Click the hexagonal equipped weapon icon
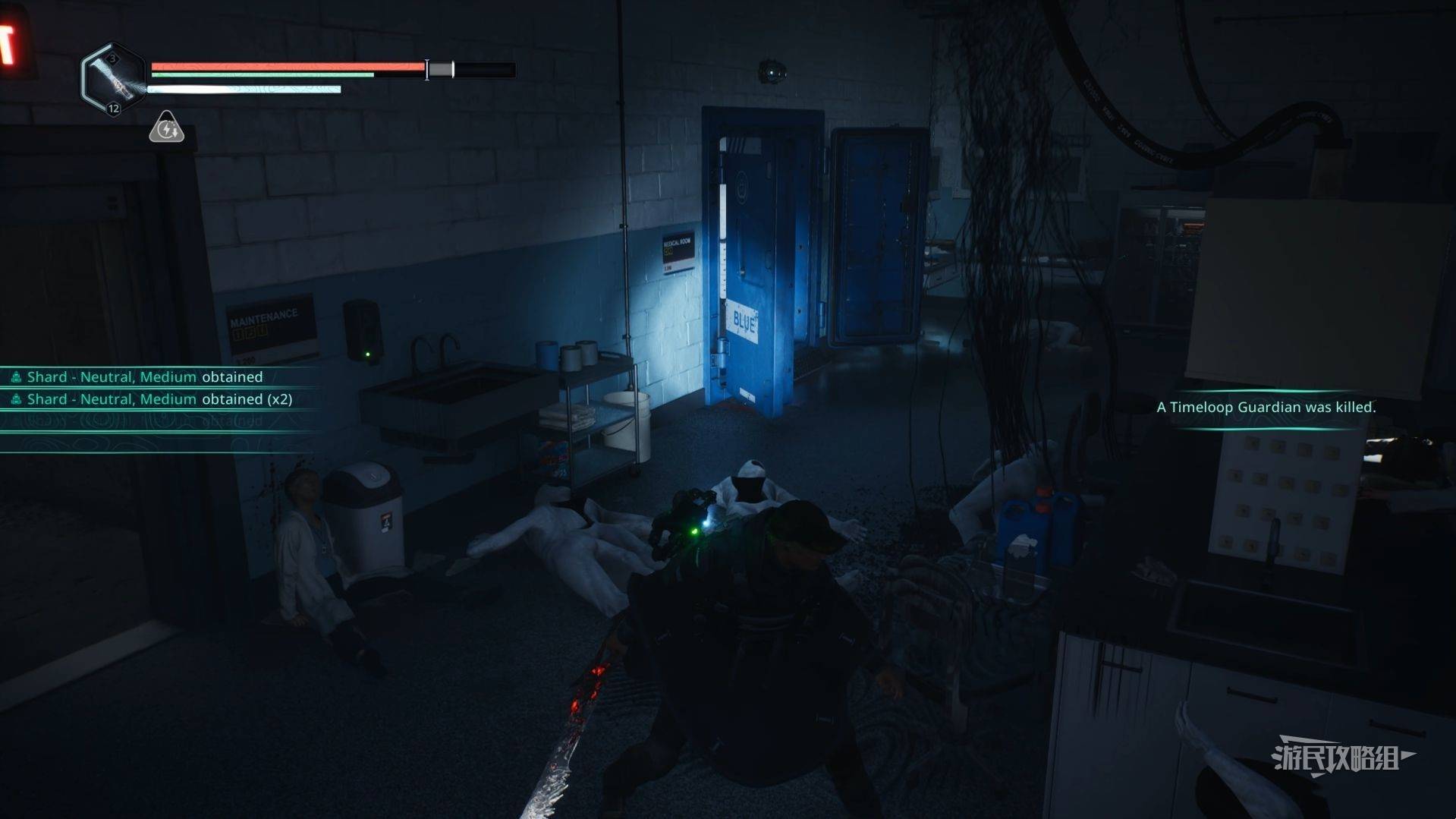This screenshot has width=1456, height=819. [x=113, y=79]
